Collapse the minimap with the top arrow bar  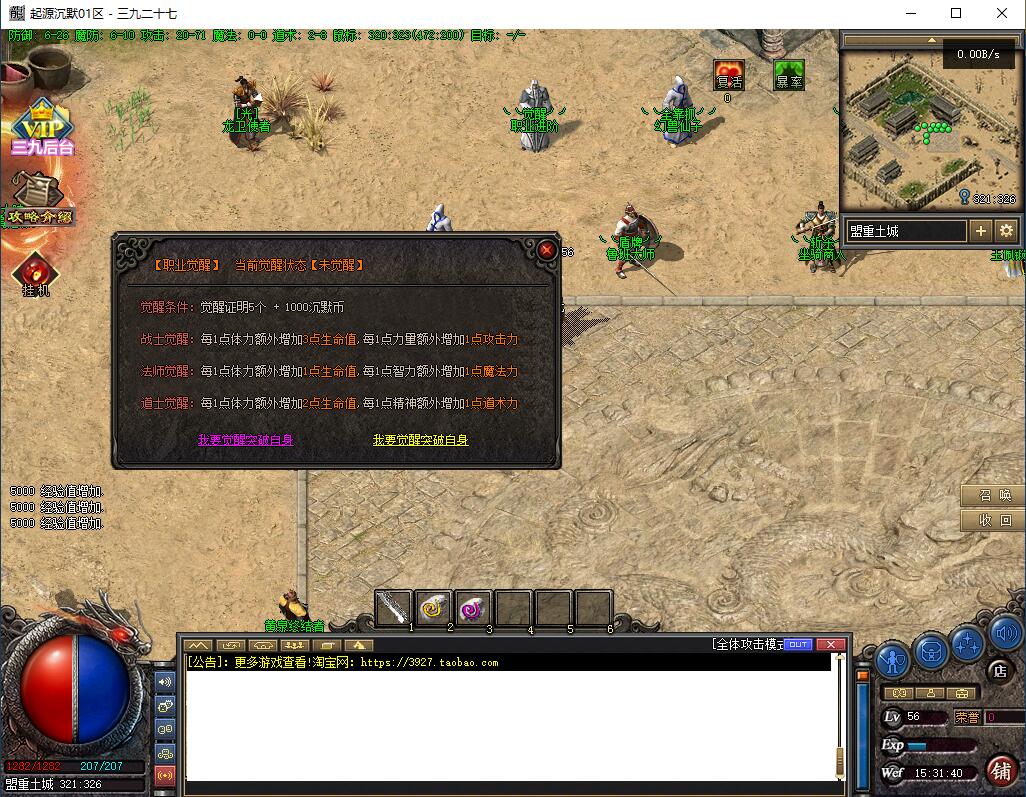[x=932, y=40]
